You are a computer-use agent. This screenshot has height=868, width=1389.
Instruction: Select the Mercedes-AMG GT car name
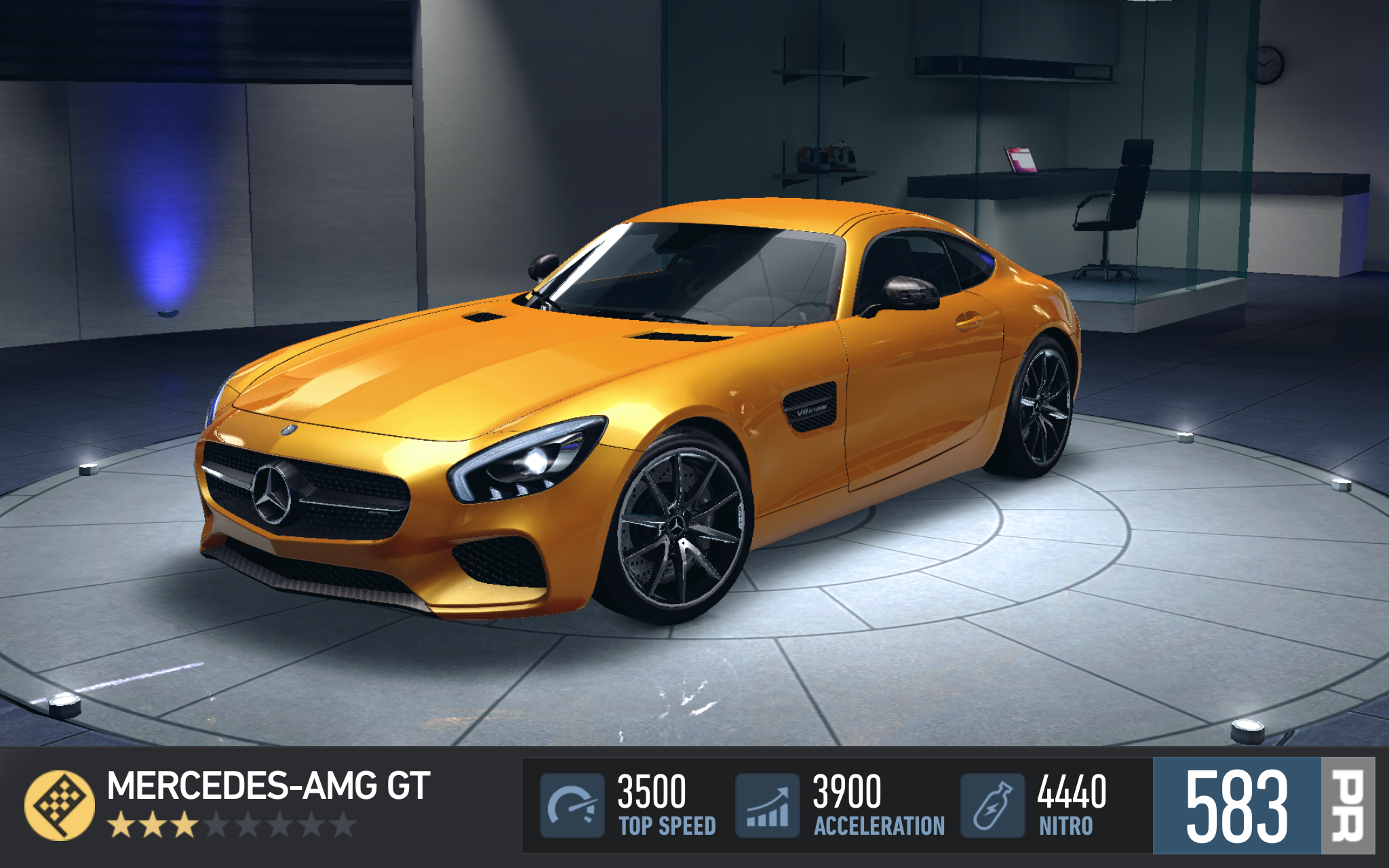269,787
